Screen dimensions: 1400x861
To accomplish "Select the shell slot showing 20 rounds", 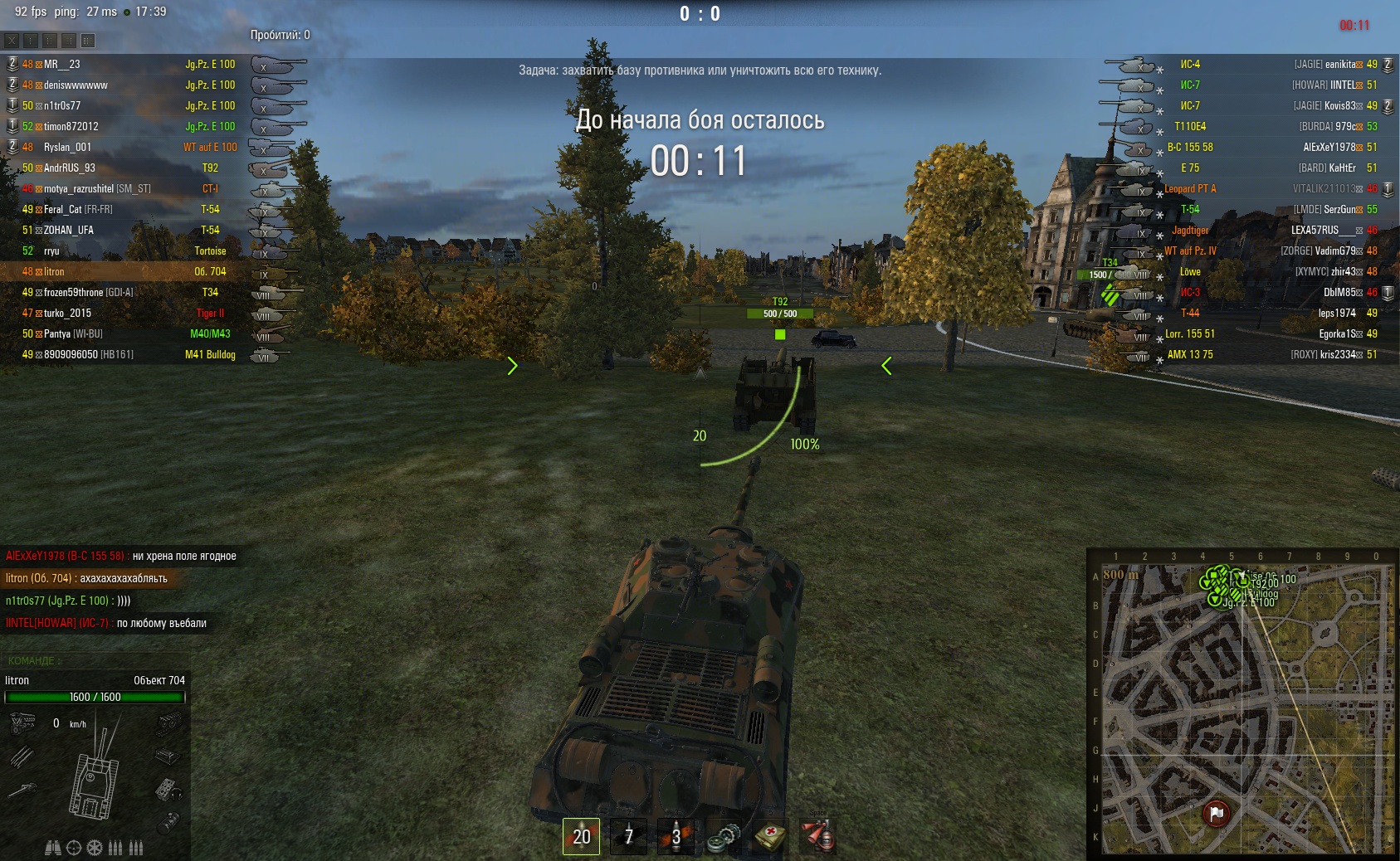I will click(x=581, y=835).
